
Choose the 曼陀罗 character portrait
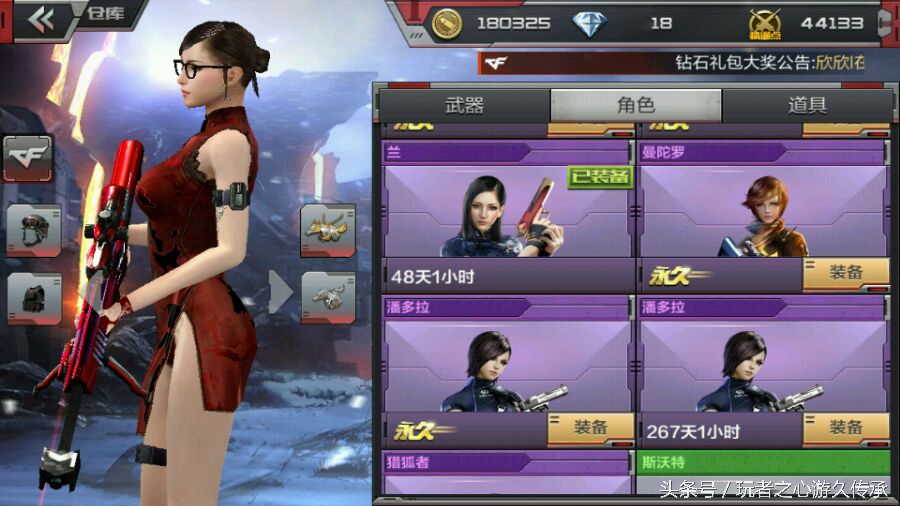point(763,212)
